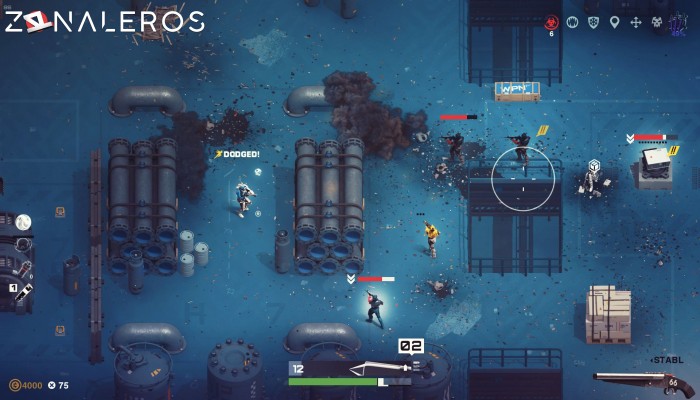The width and height of the screenshot is (700, 400).
Task: Click the red biohazard status icon
Action: tap(550, 21)
